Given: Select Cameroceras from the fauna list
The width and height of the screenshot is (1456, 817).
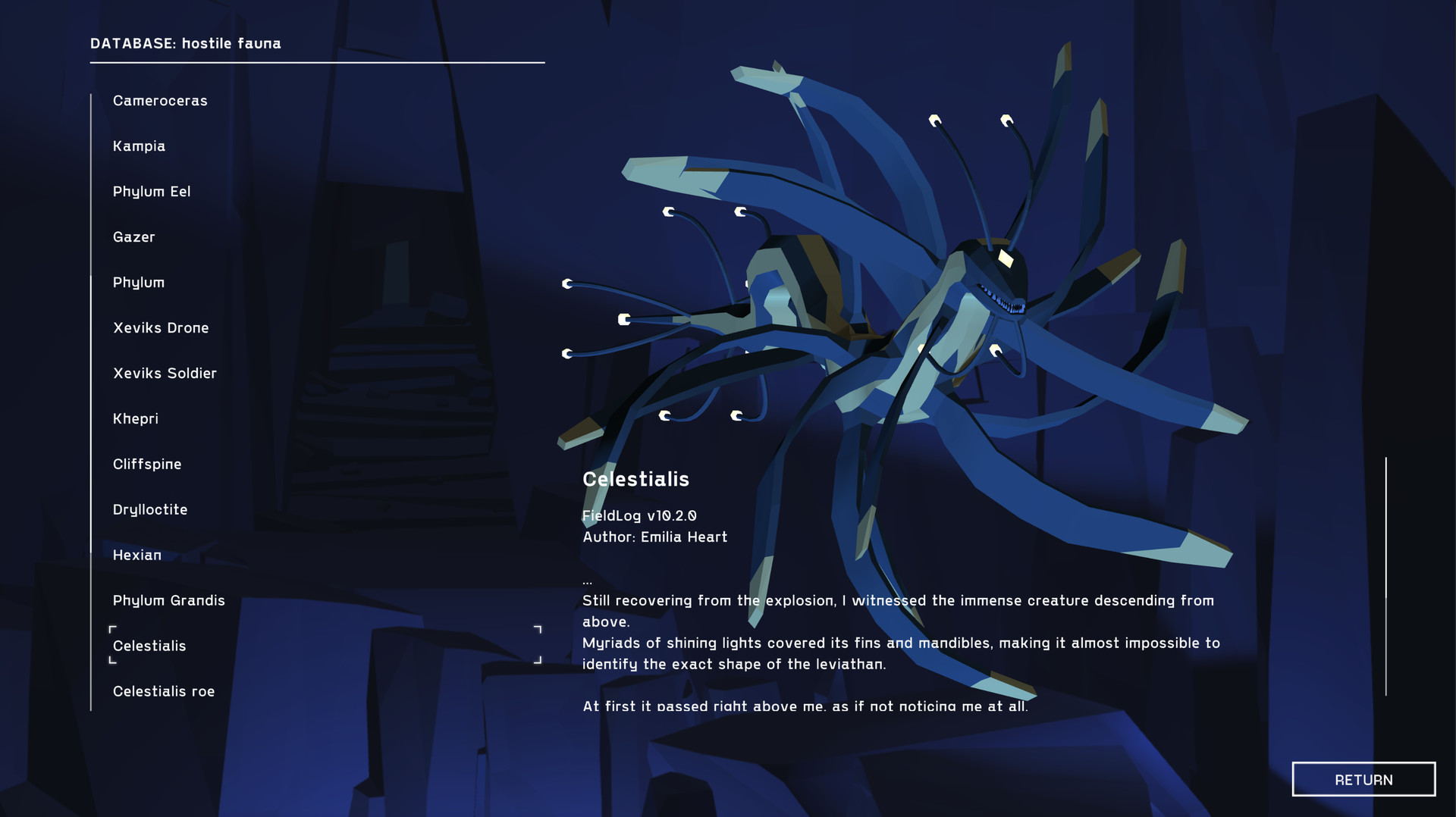Looking at the screenshot, I should (160, 100).
